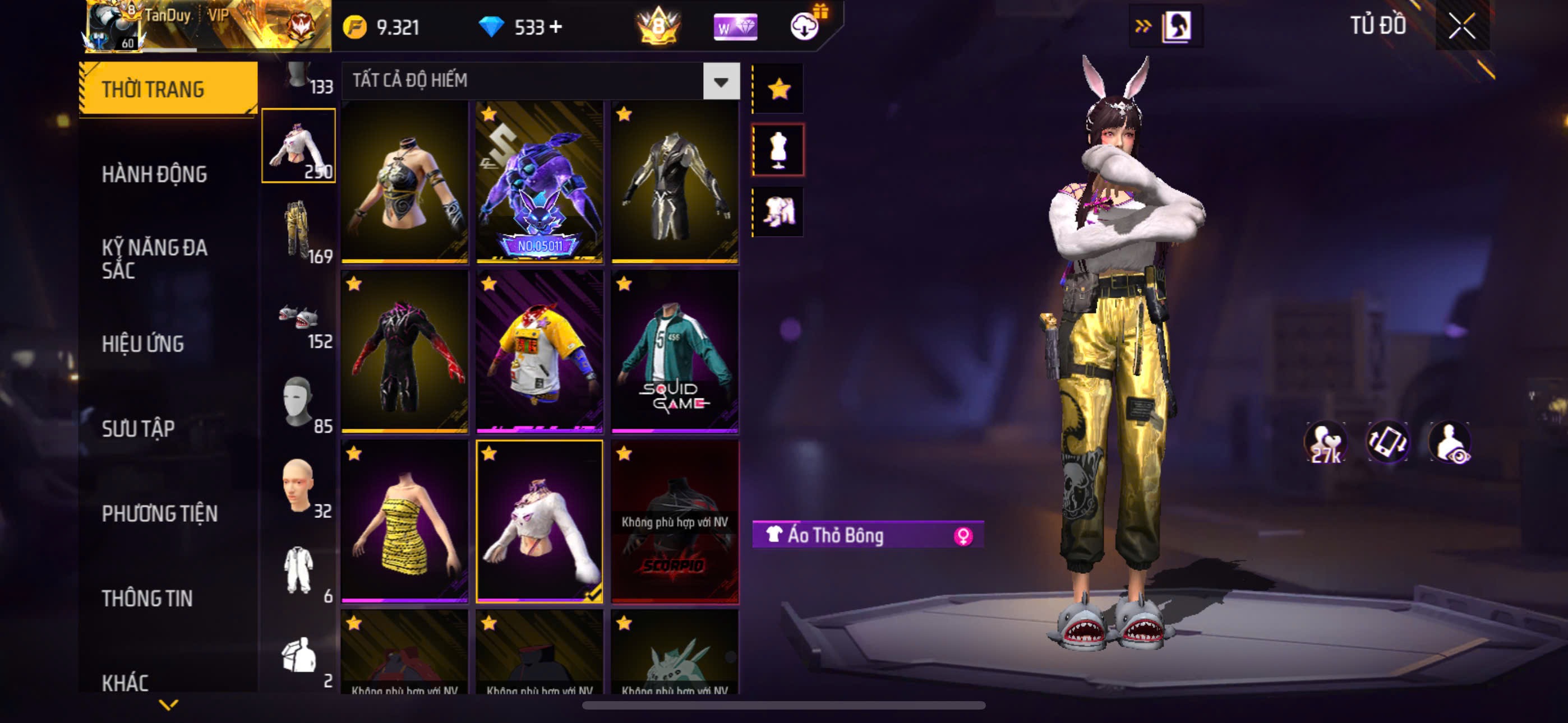Open the outfit set filter icon

coord(778,212)
